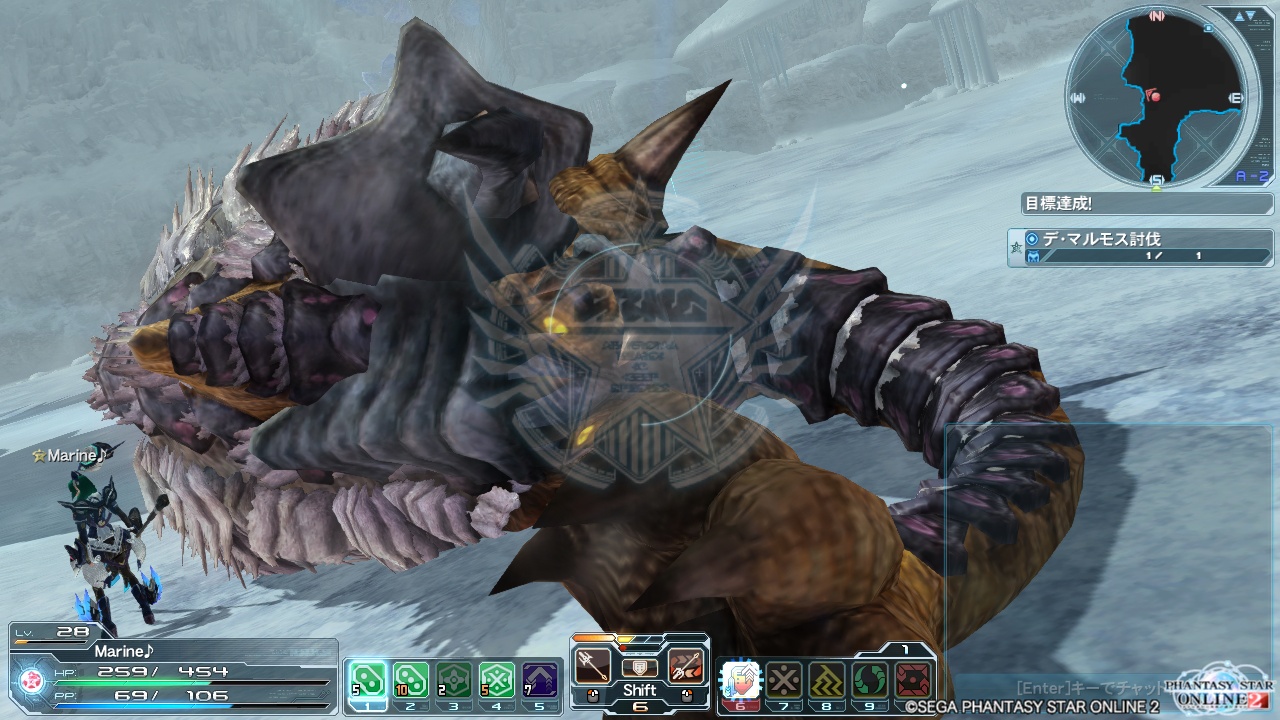Select the dark green item in slot 3
The height and width of the screenshot is (720, 1280).
click(x=452, y=679)
